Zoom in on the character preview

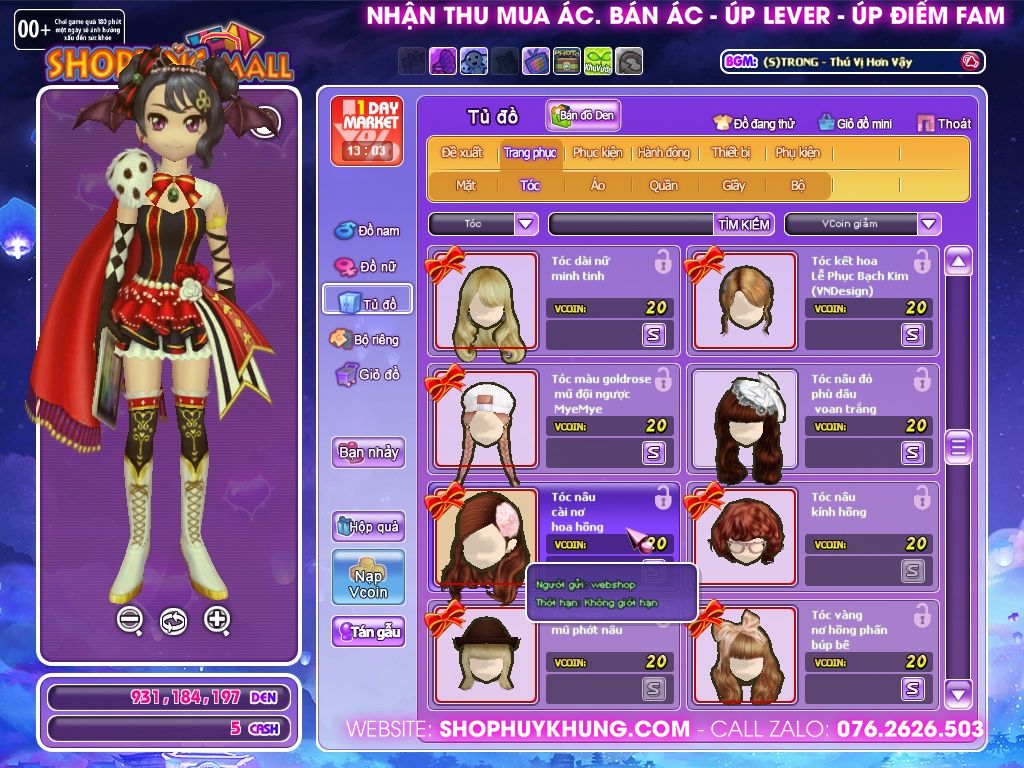click(x=217, y=620)
